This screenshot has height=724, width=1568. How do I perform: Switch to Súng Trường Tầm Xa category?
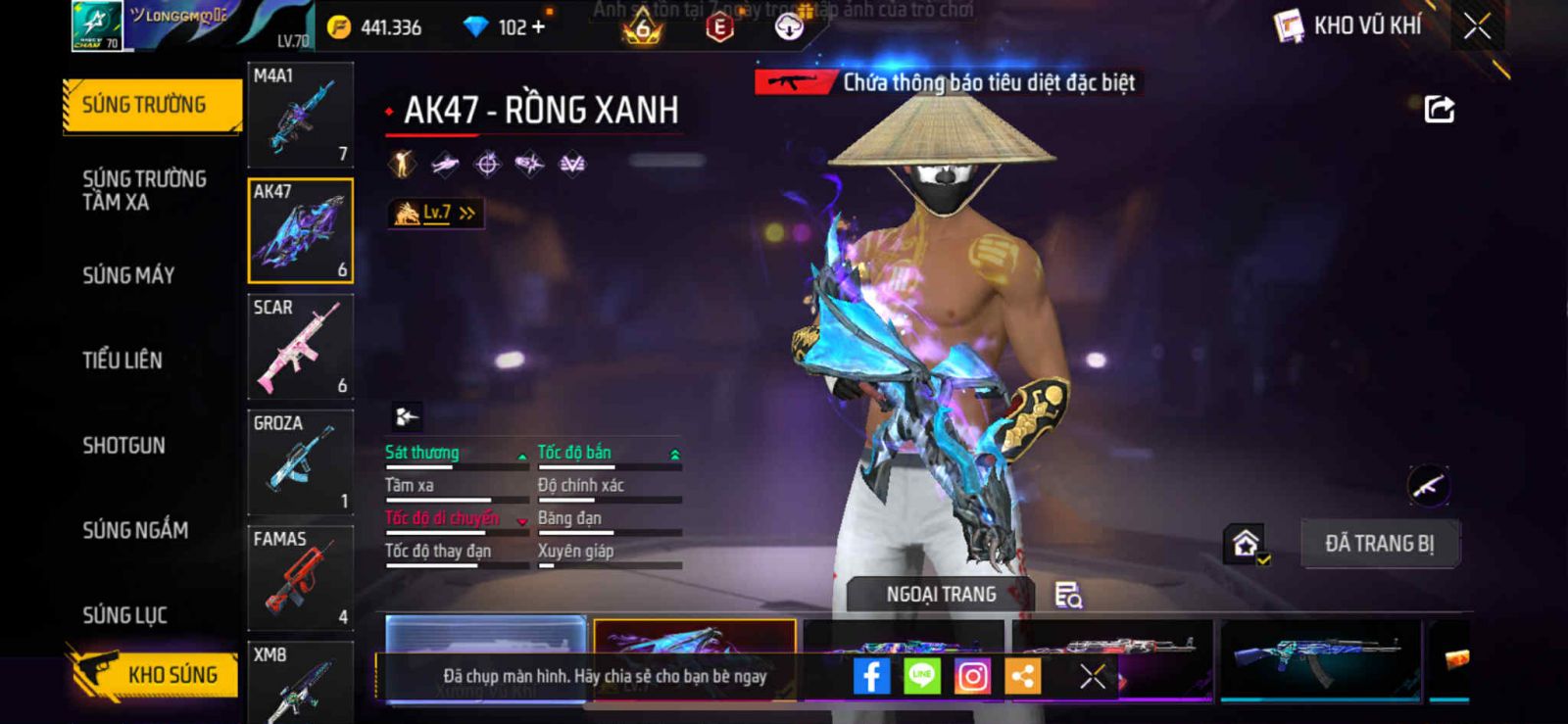coord(144,190)
